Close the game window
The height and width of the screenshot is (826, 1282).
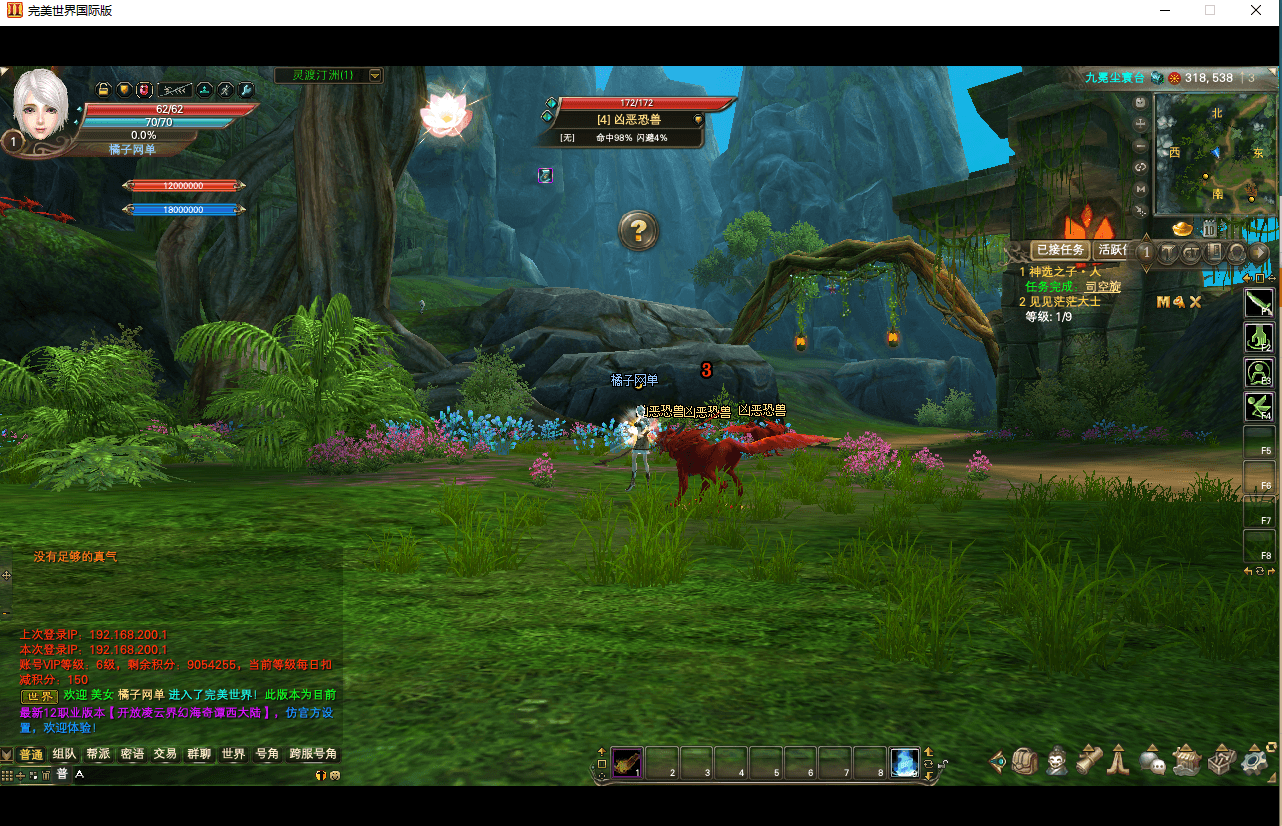pyautogui.click(x=1256, y=11)
